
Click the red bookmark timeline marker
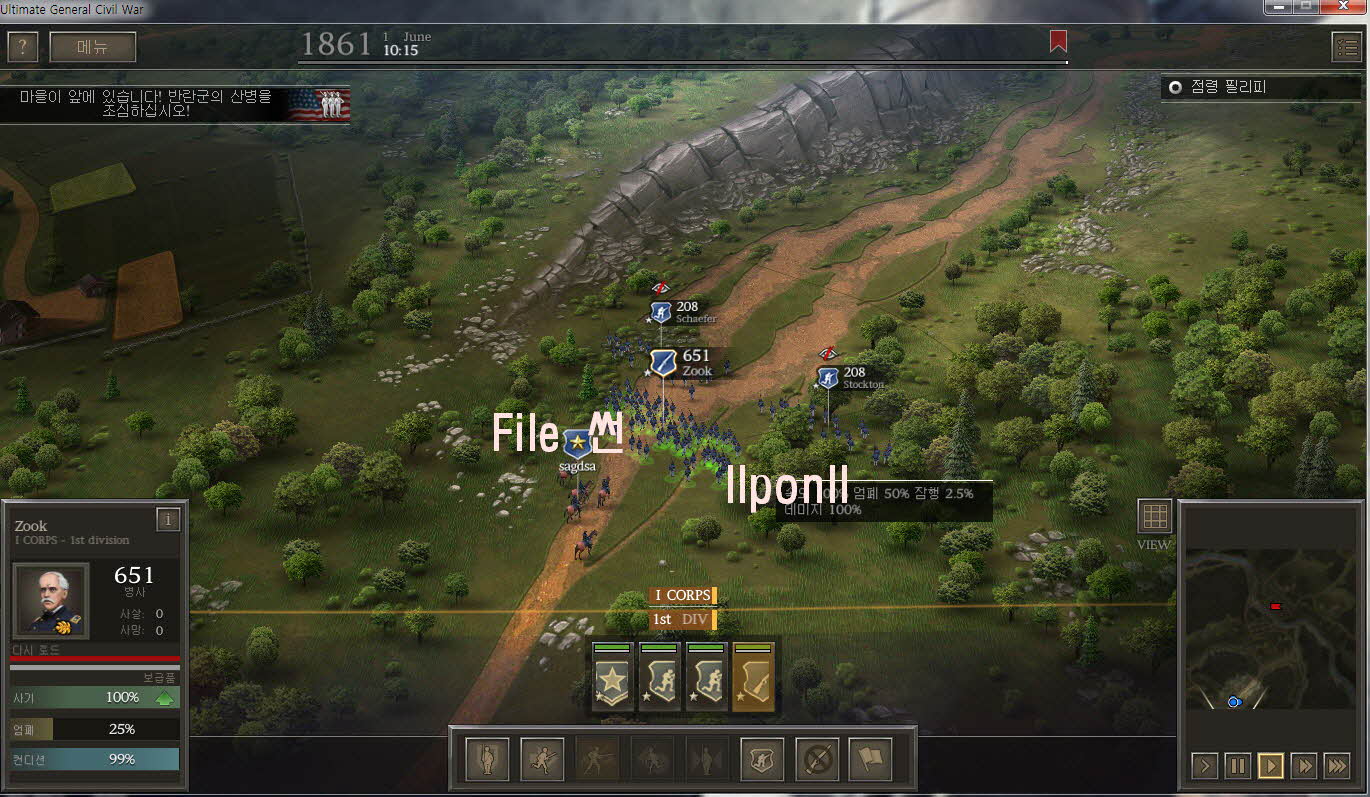tap(1058, 41)
